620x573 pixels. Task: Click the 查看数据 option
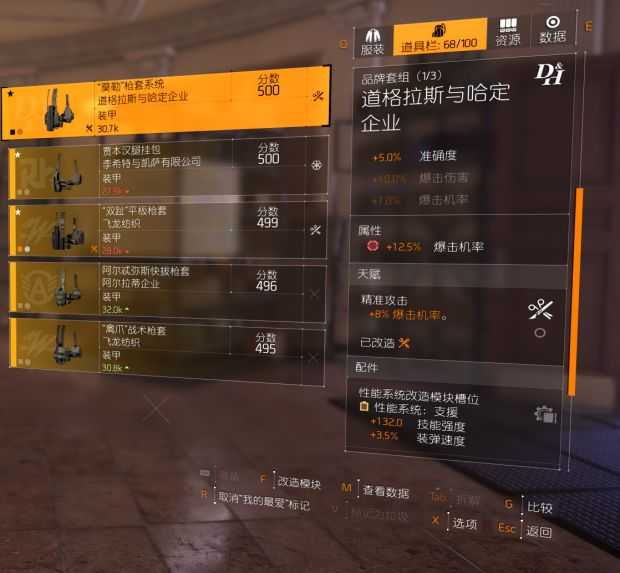pyautogui.click(x=385, y=491)
